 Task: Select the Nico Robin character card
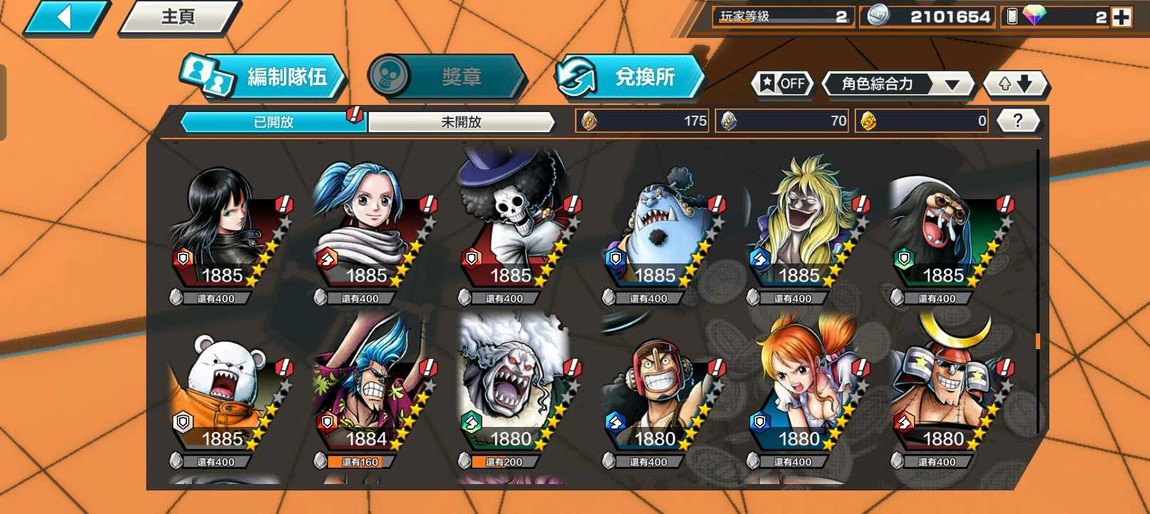222,232
